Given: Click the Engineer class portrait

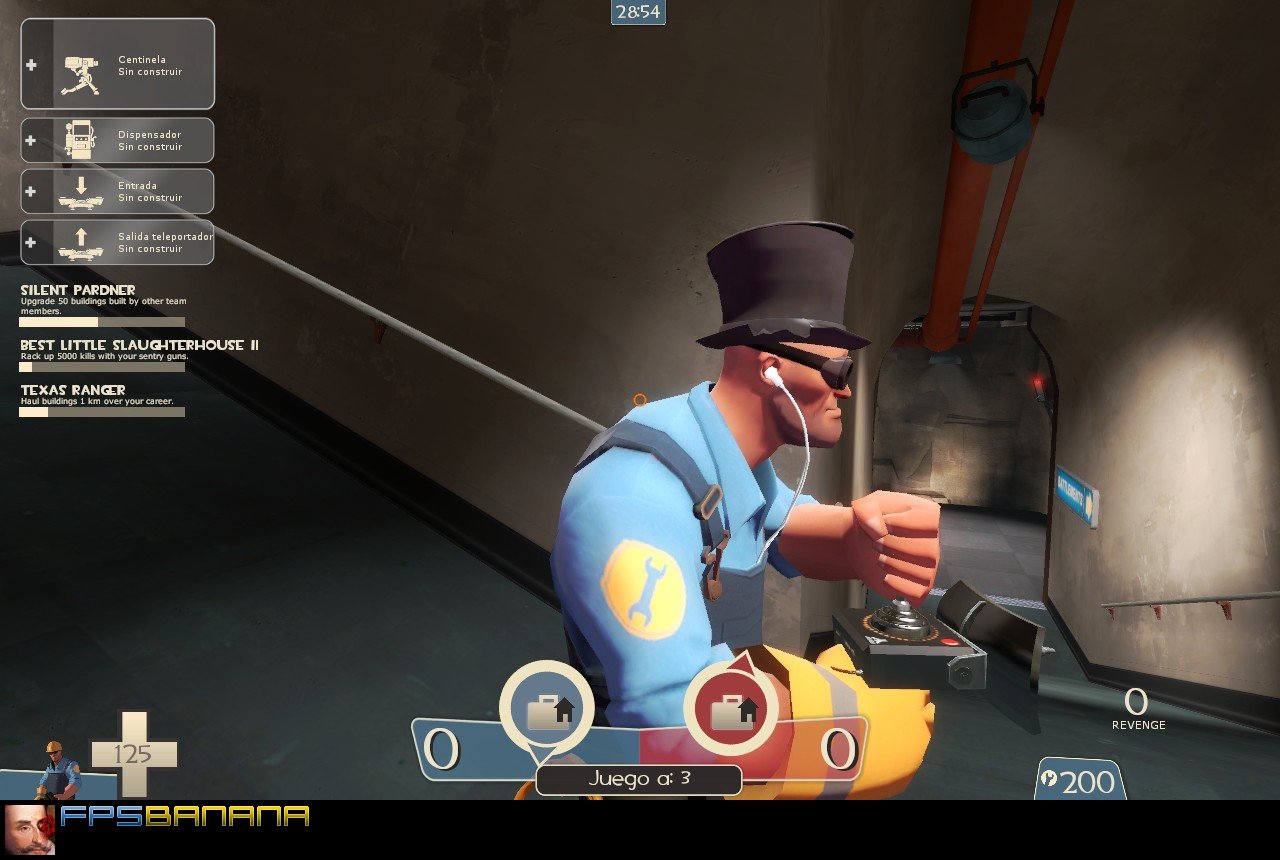Looking at the screenshot, I should point(59,769).
